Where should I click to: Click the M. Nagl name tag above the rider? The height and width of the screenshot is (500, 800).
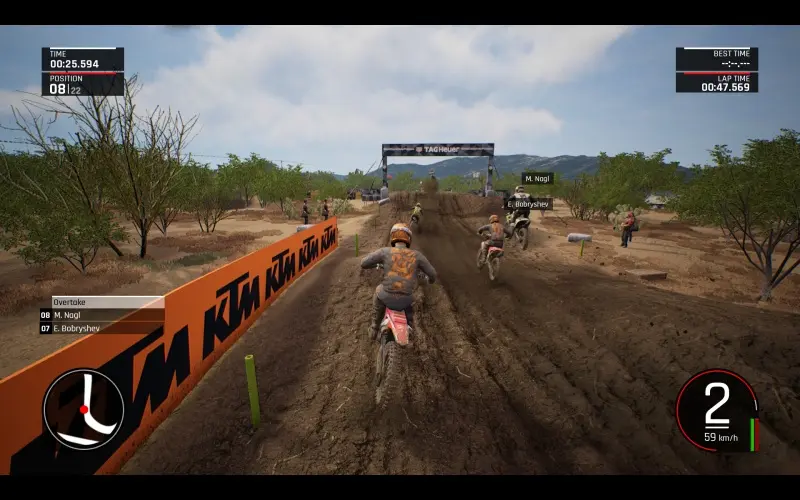(537, 178)
